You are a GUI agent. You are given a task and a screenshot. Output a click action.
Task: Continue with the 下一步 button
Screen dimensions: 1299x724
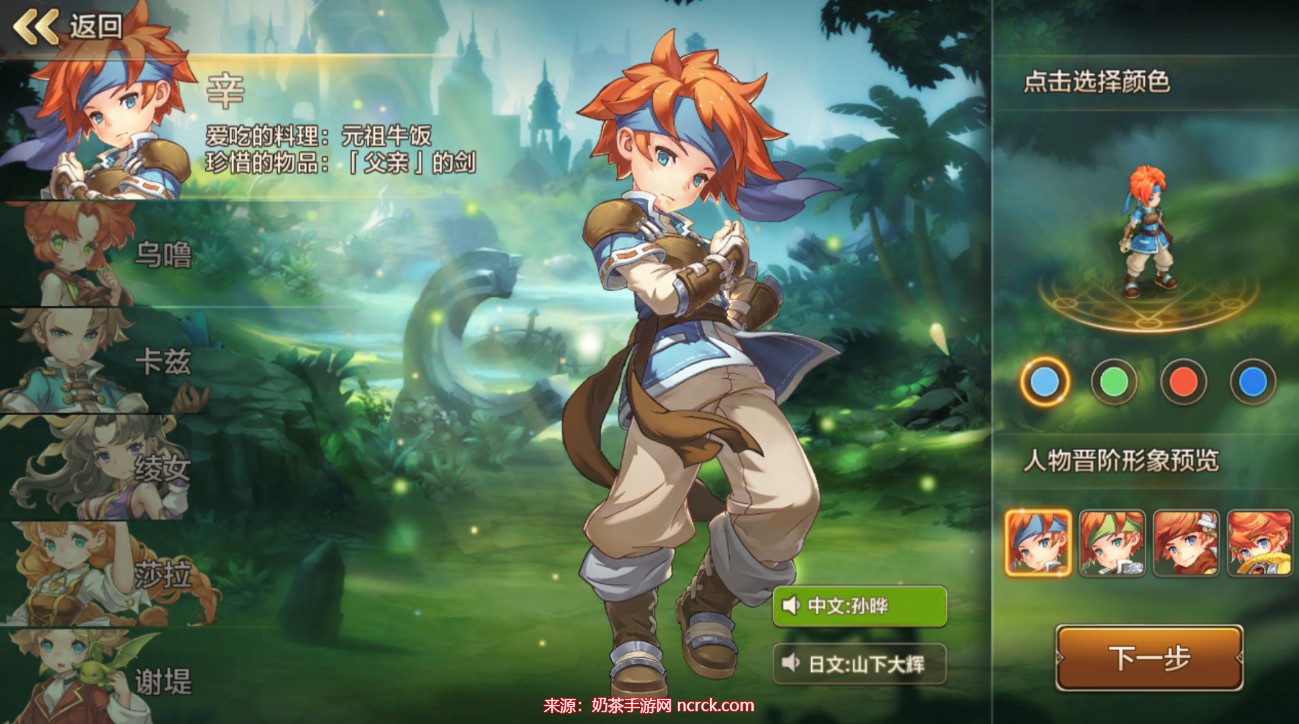click(1149, 658)
